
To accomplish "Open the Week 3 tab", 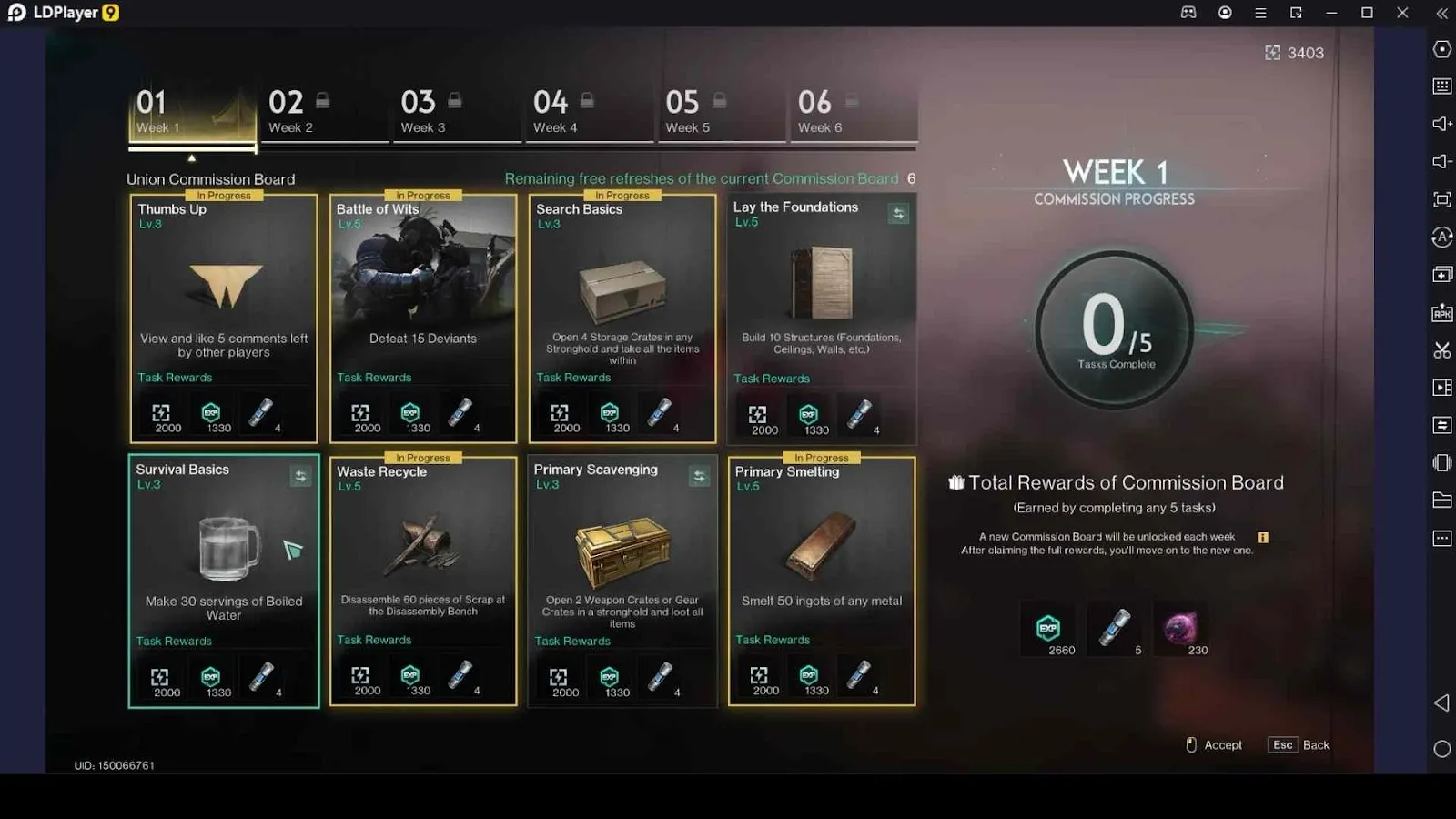I will tap(455, 113).
